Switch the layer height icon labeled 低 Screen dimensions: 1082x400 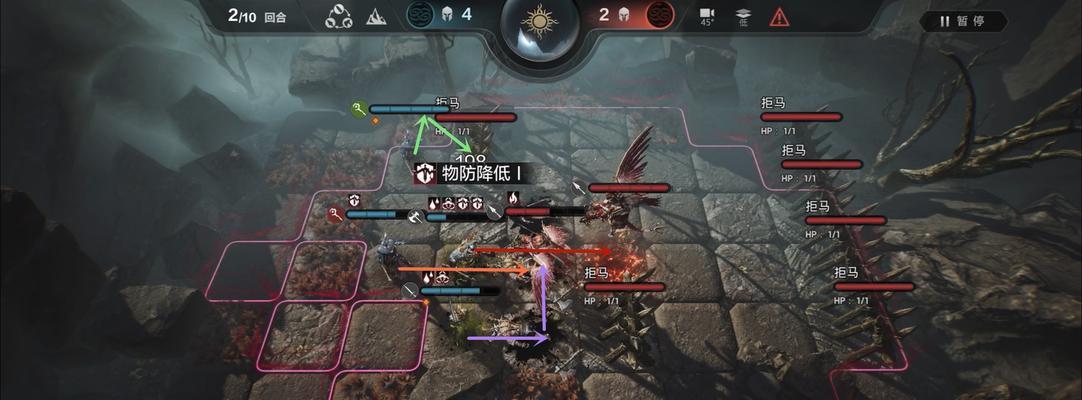[x=743, y=16]
